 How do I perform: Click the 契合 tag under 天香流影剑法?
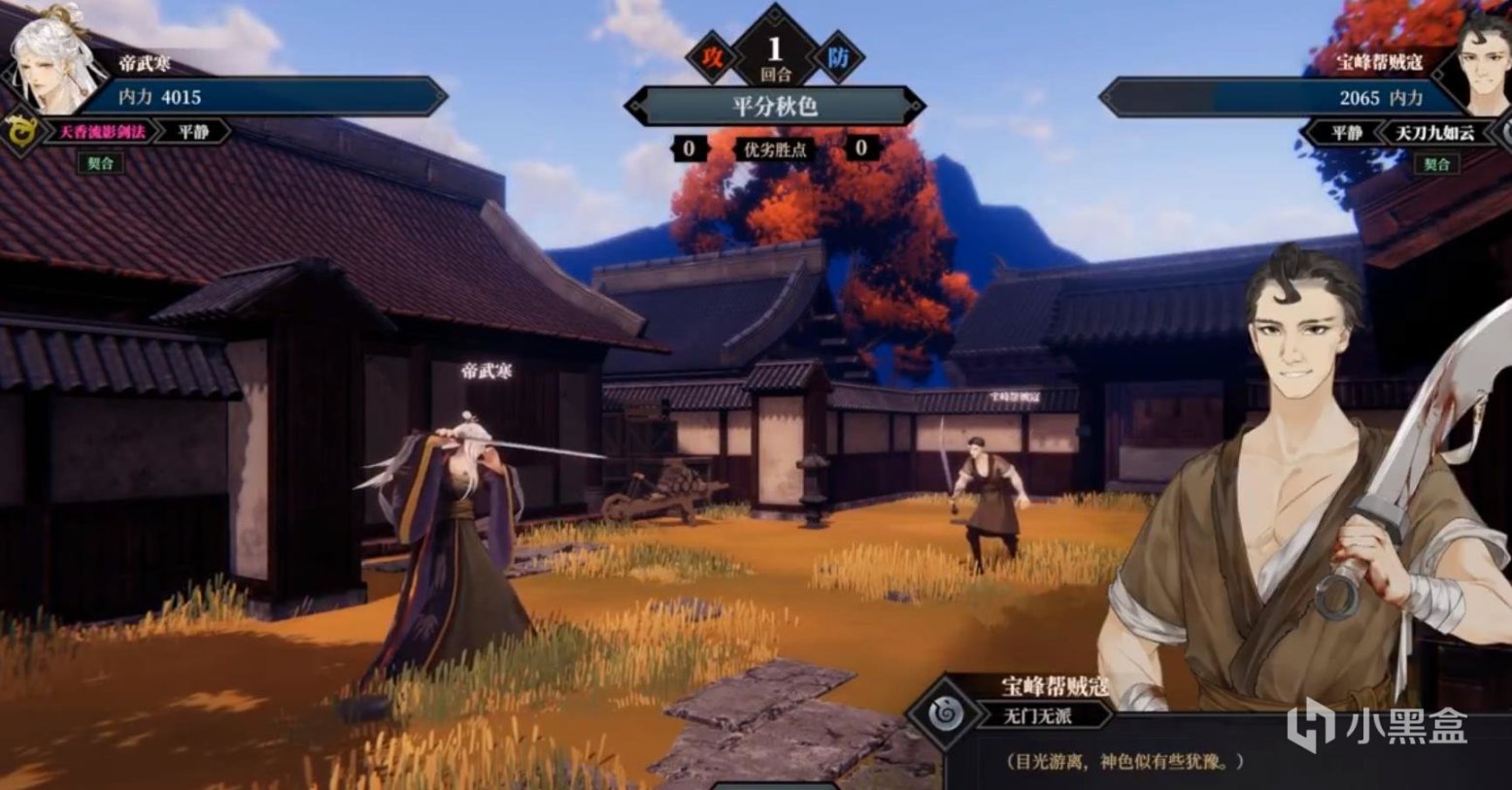click(100, 163)
